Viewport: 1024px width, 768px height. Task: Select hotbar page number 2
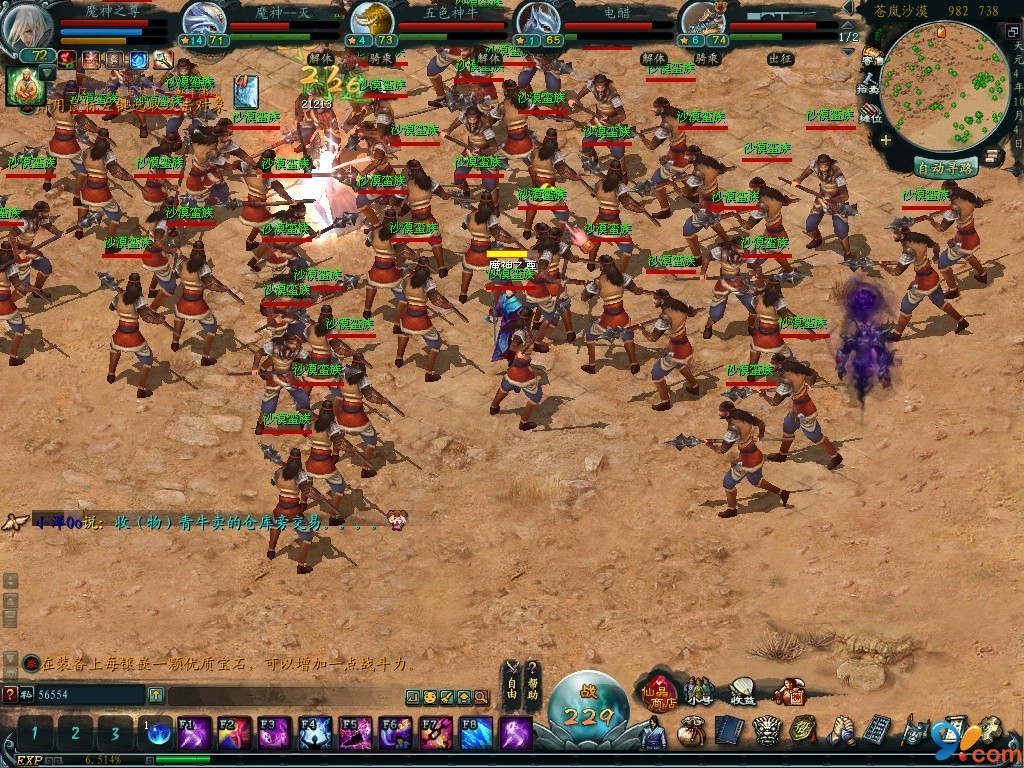point(75,733)
